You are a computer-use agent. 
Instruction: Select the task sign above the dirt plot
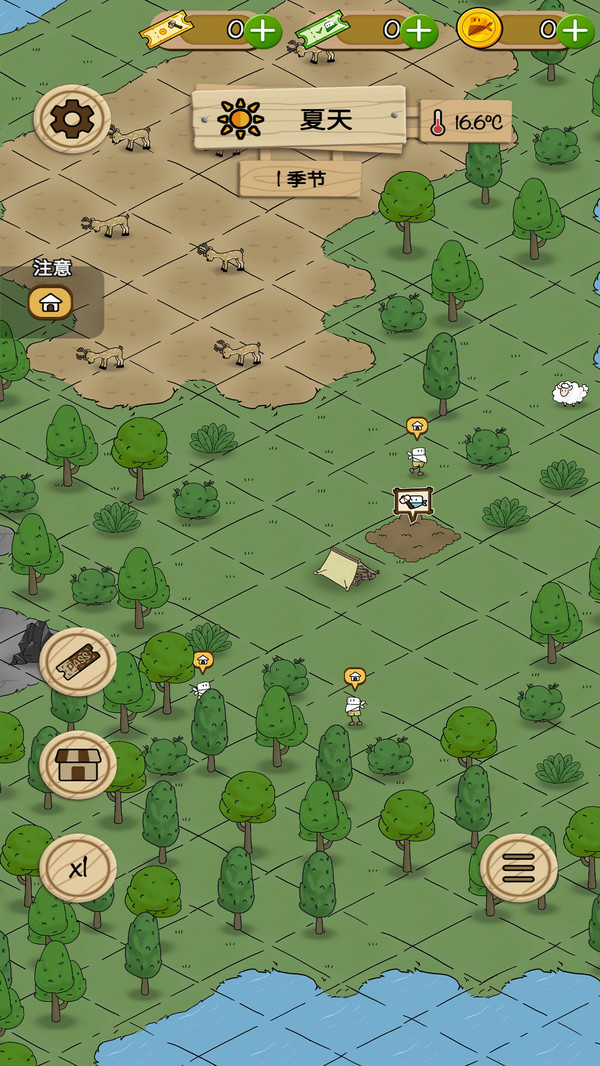click(412, 502)
